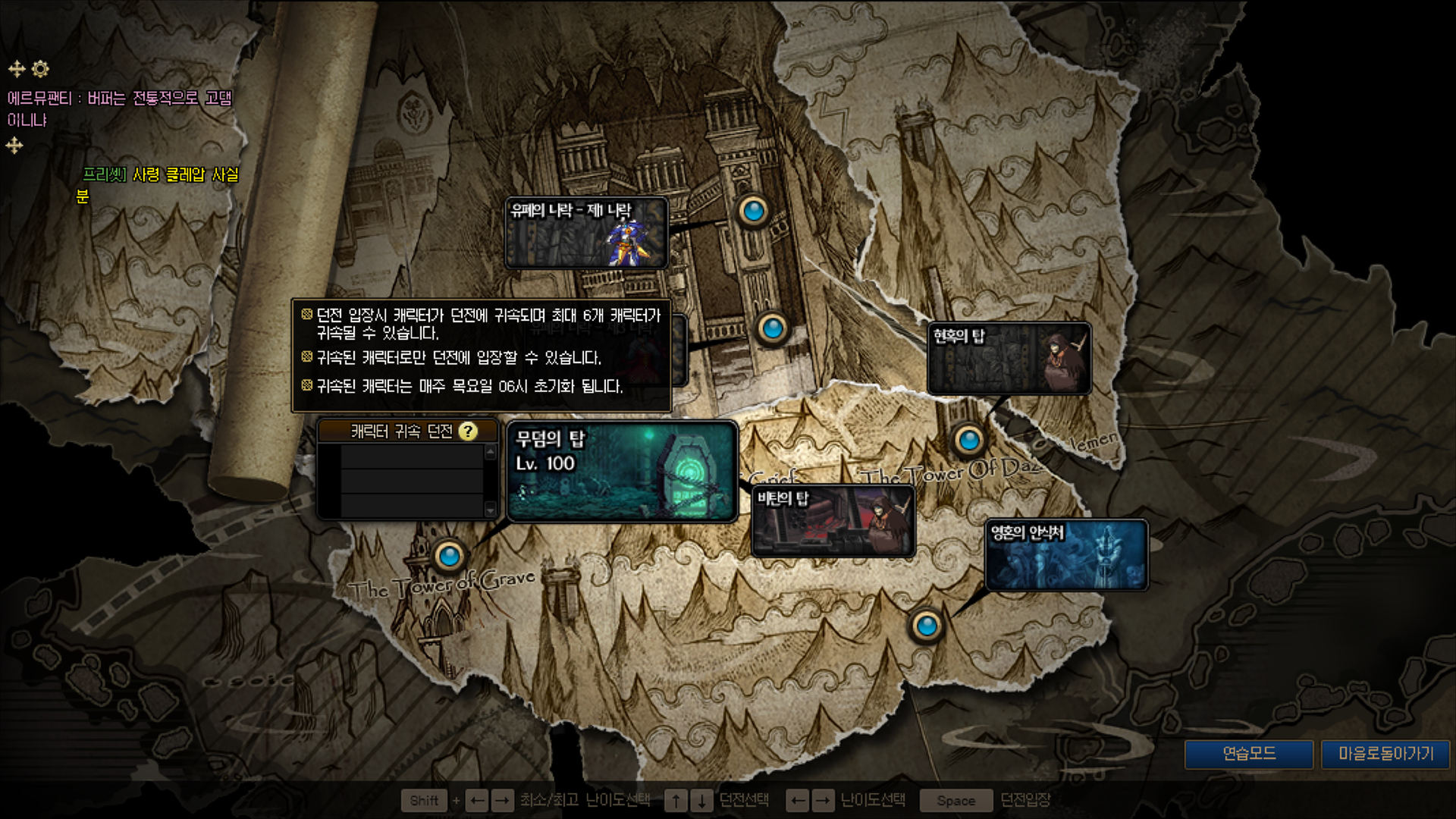The width and height of the screenshot is (1456, 819).
Task: Choose the 비탄의 탑 dungeon card
Action: click(833, 522)
